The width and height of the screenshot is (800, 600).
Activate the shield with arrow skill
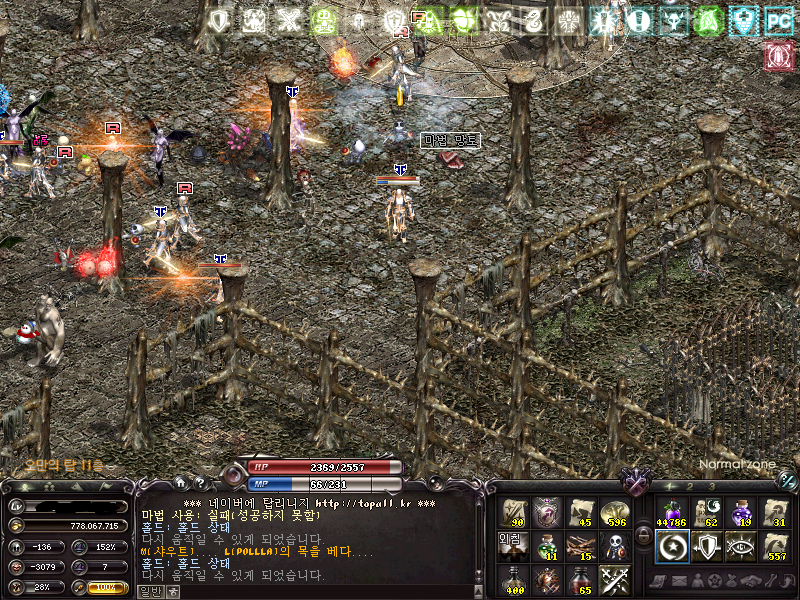707,546
